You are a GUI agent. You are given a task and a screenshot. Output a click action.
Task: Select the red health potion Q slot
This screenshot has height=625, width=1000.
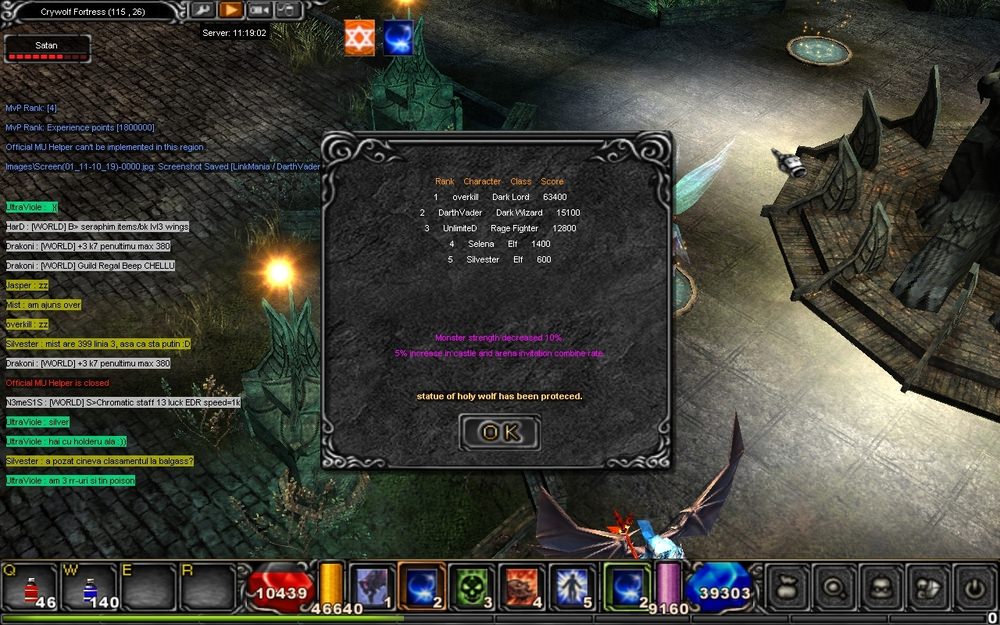31,586
